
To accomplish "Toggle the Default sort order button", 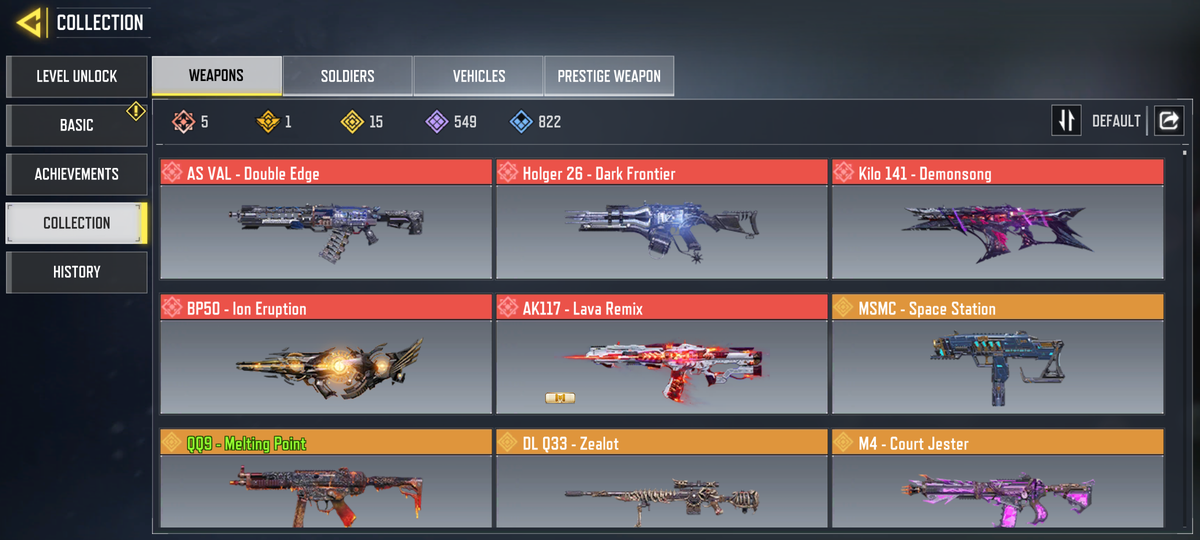I will tap(1067, 121).
